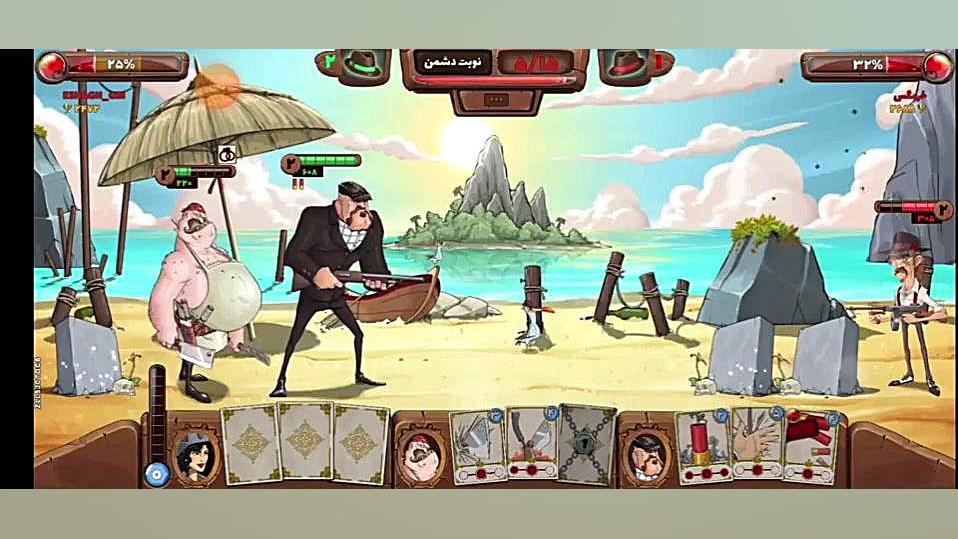Play the shattered glass card
The image size is (958, 539).
[x=476, y=446]
